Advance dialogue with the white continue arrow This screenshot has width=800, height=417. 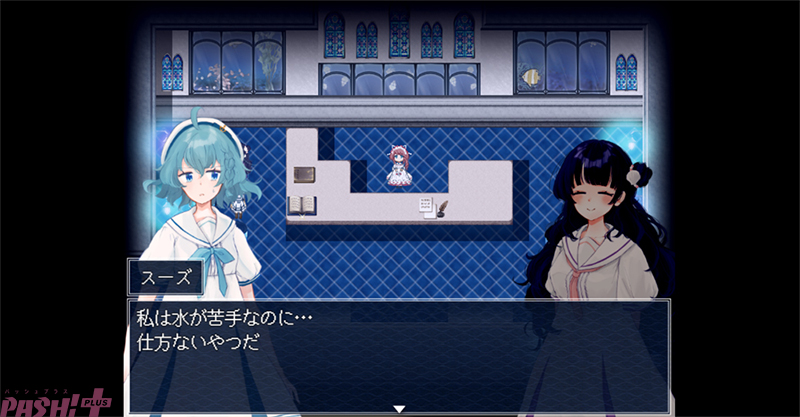(x=399, y=408)
